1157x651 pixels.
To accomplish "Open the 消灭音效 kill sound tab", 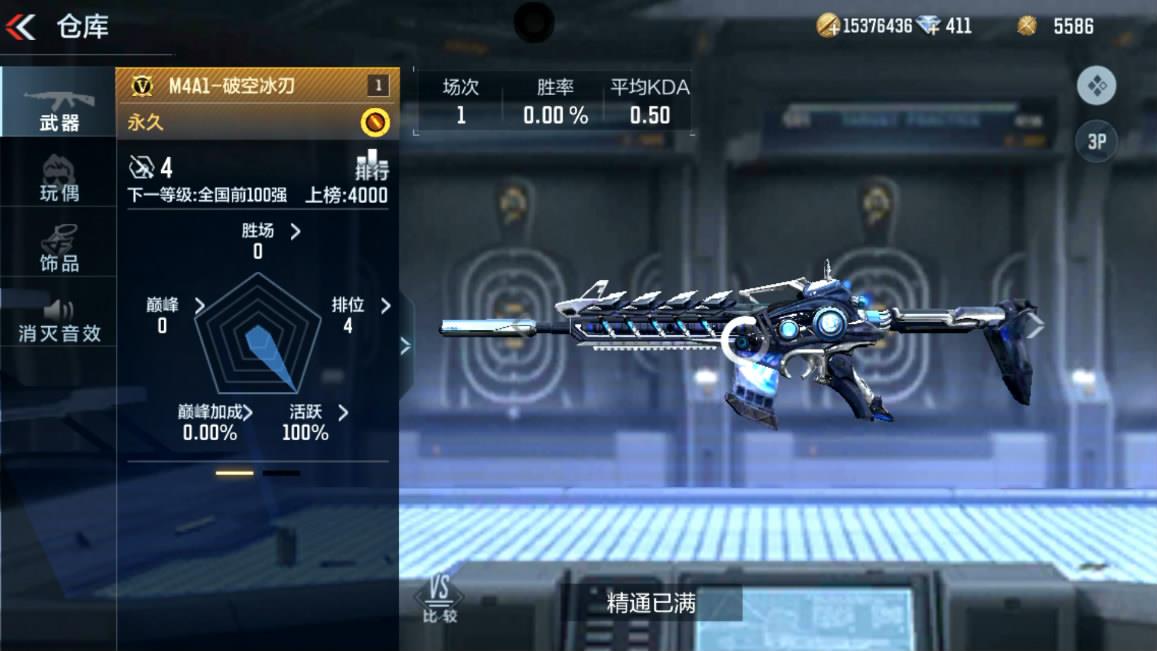I will 59,320.
